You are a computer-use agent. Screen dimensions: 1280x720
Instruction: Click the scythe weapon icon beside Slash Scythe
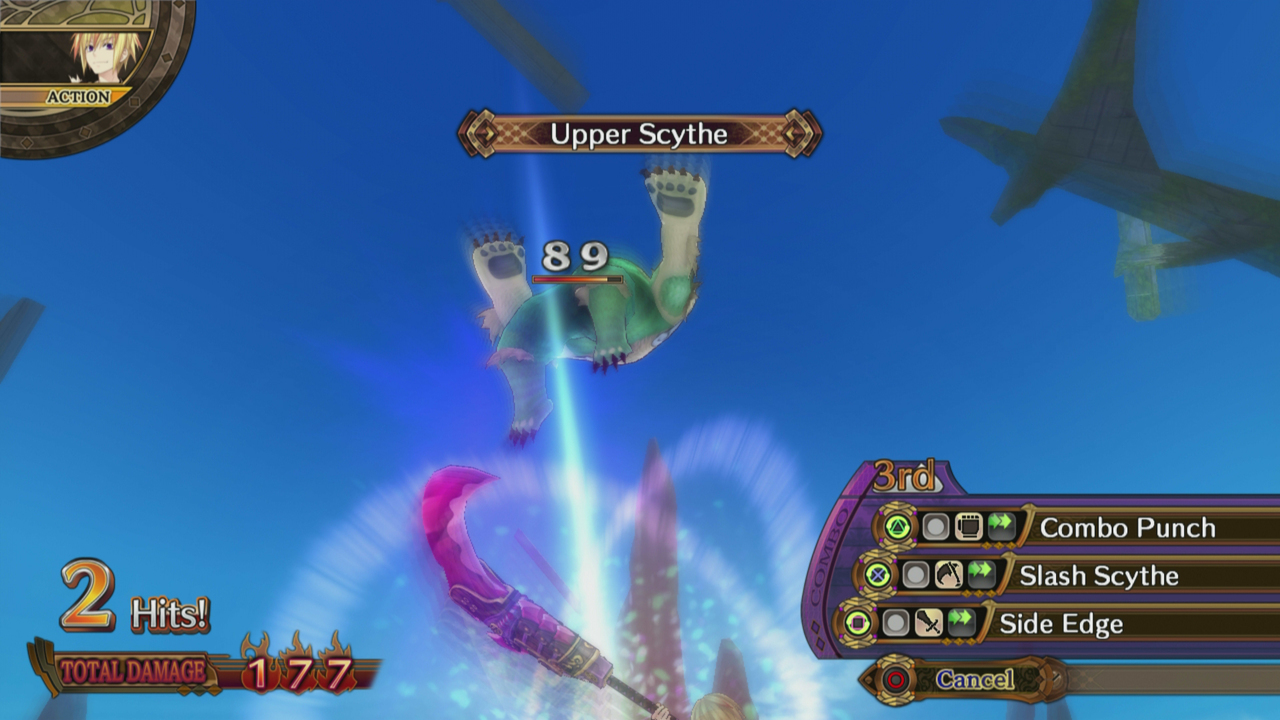(x=947, y=574)
